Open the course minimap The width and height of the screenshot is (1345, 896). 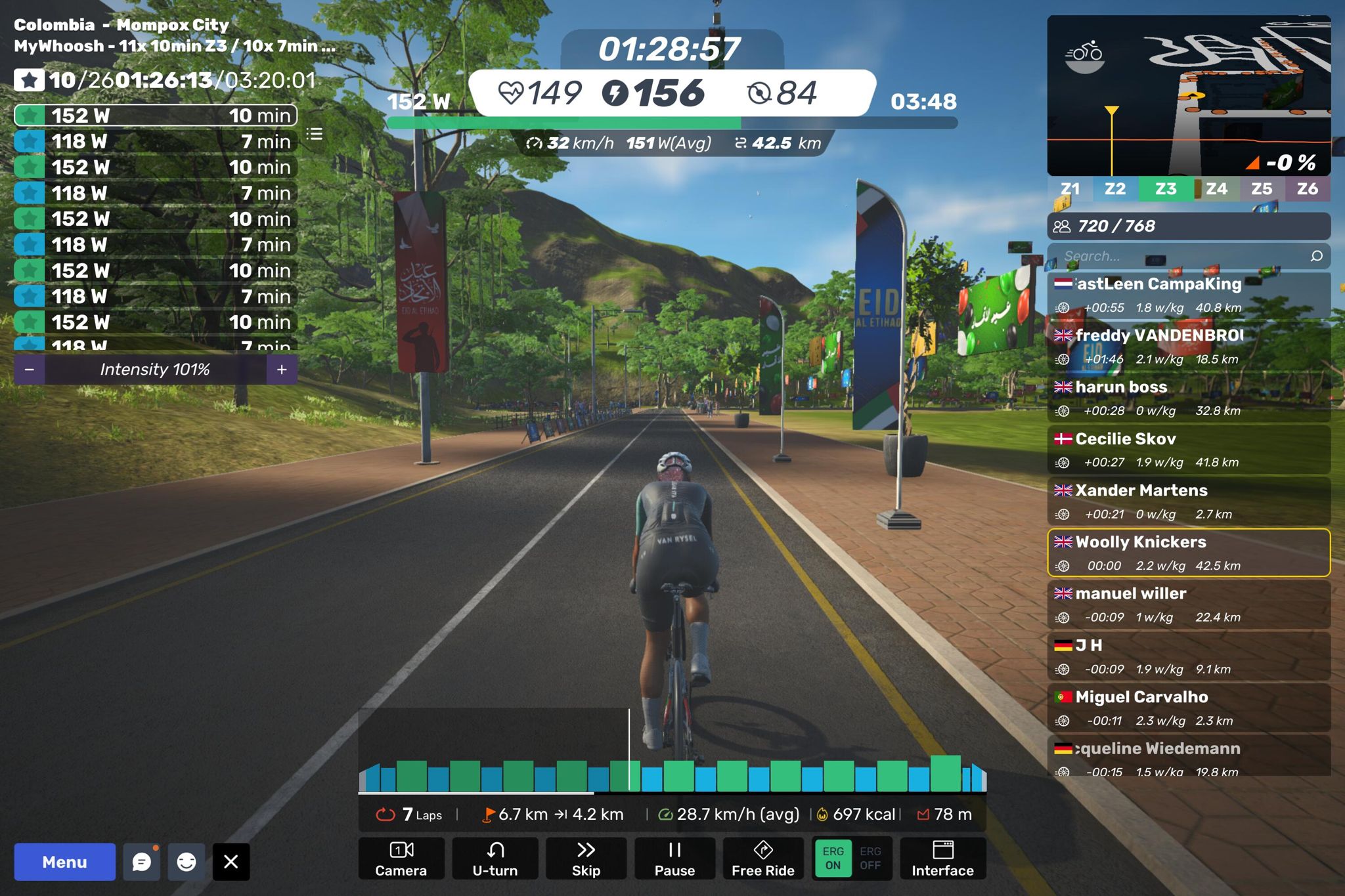coord(1189,95)
